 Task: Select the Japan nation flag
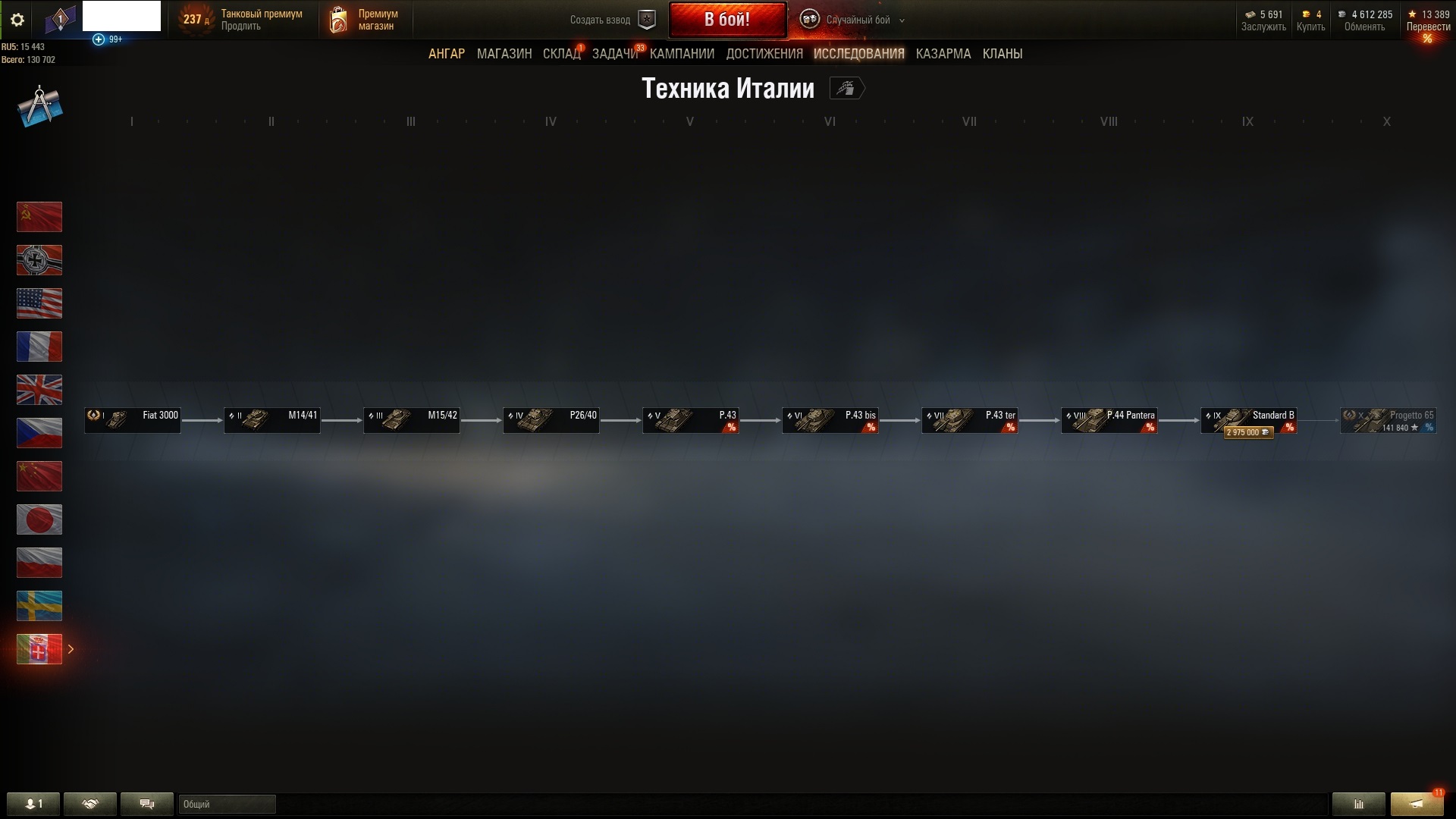click(39, 519)
